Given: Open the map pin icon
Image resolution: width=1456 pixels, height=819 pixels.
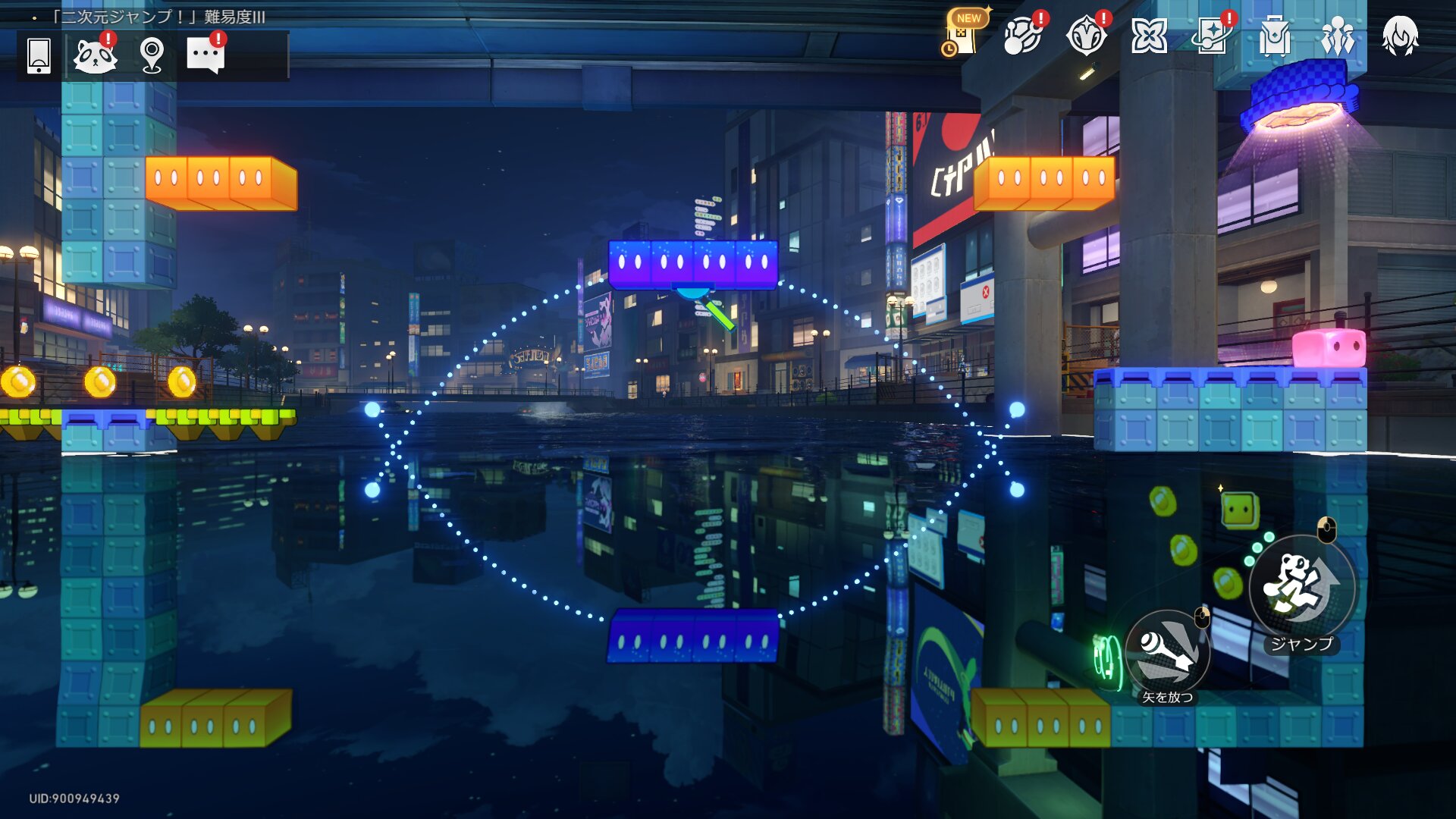Looking at the screenshot, I should (x=152, y=56).
